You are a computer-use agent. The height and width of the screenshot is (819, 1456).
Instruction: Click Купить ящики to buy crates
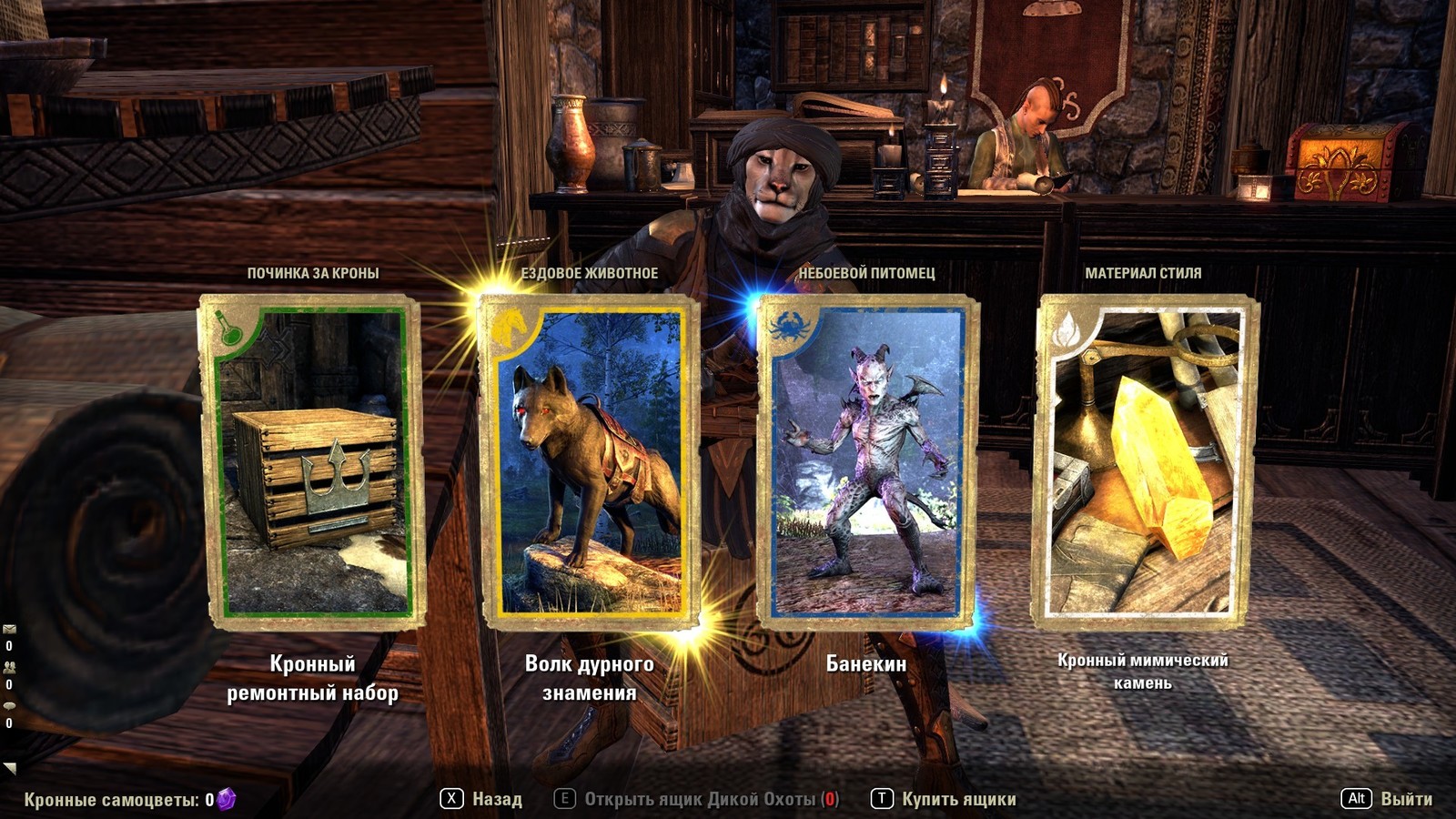(x=944, y=799)
